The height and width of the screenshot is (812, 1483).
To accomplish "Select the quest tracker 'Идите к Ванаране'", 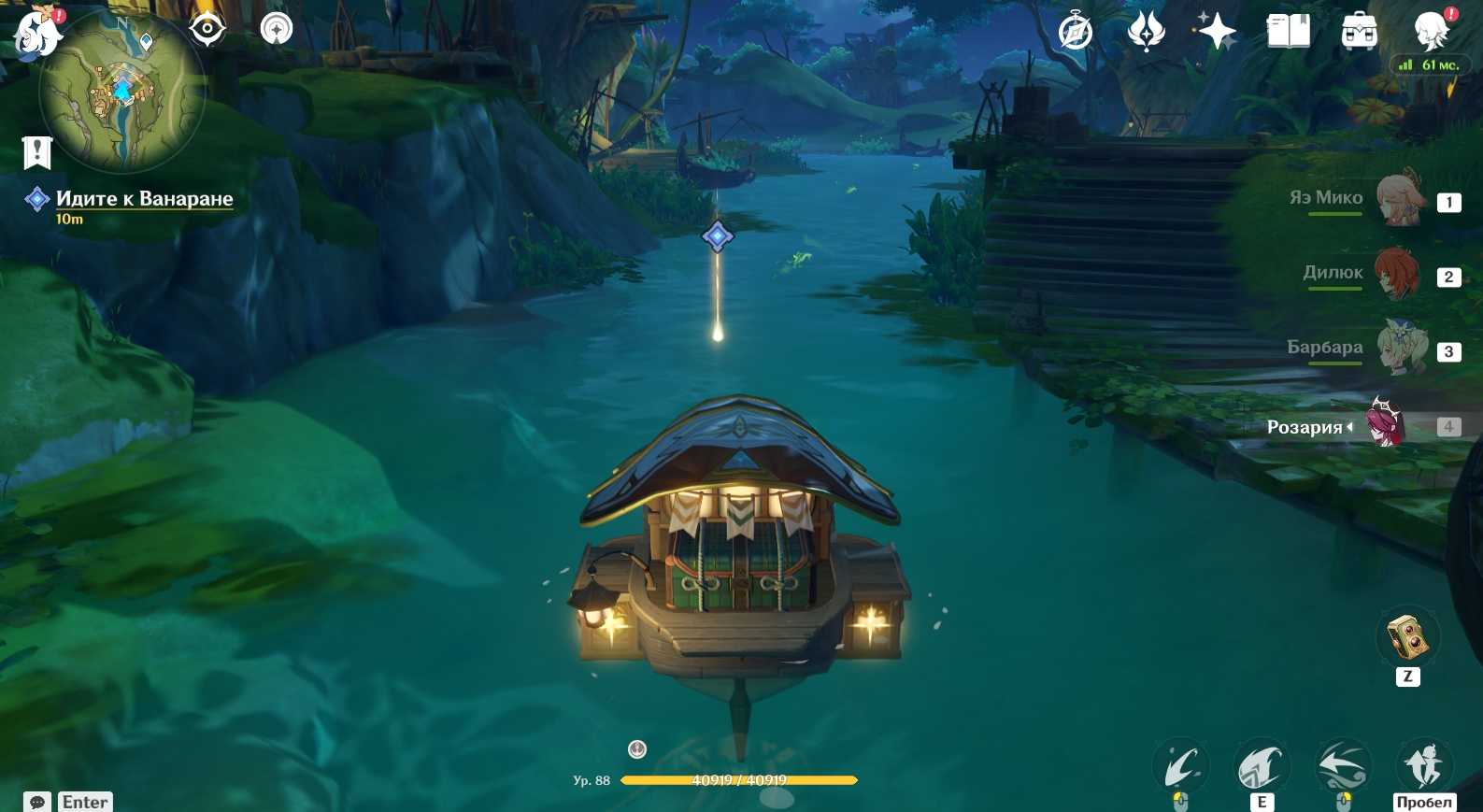I will pos(144,198).
